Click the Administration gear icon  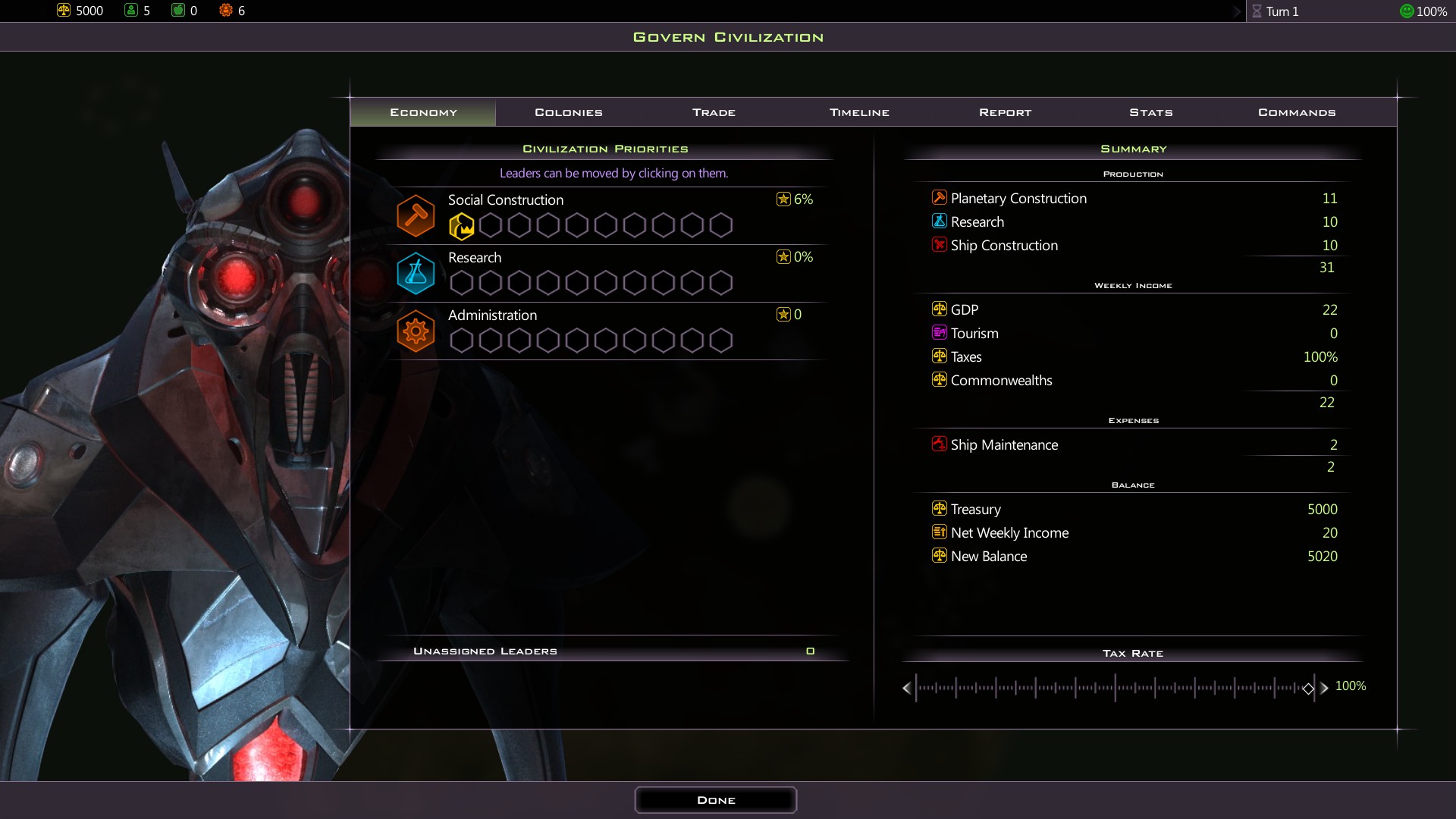(416, 331)
